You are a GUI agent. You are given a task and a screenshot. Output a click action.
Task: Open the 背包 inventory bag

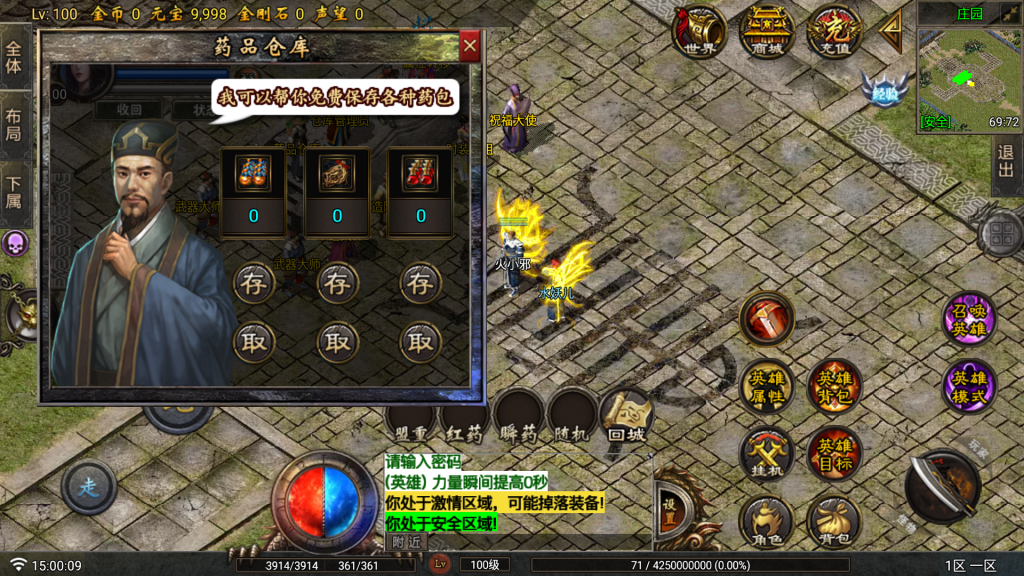pyautogui.click(x=834, y=521)
